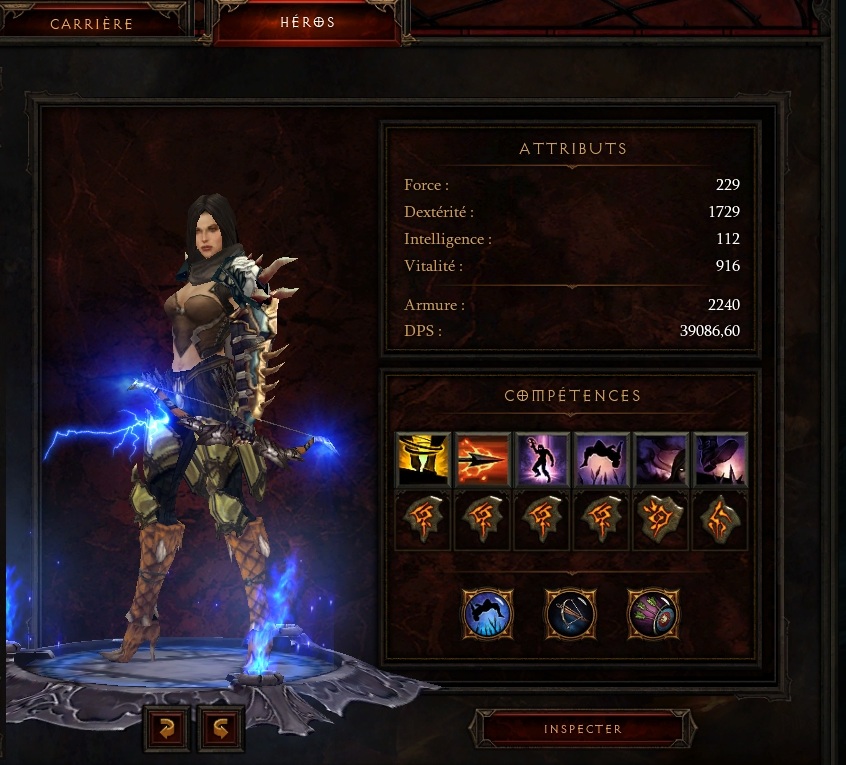Image resolution: width=846 pixels, height=765 pixels.
Task: Choose the arrows-in-target passive skill icon
Action: pyautogui.click(x=653, y=613)
